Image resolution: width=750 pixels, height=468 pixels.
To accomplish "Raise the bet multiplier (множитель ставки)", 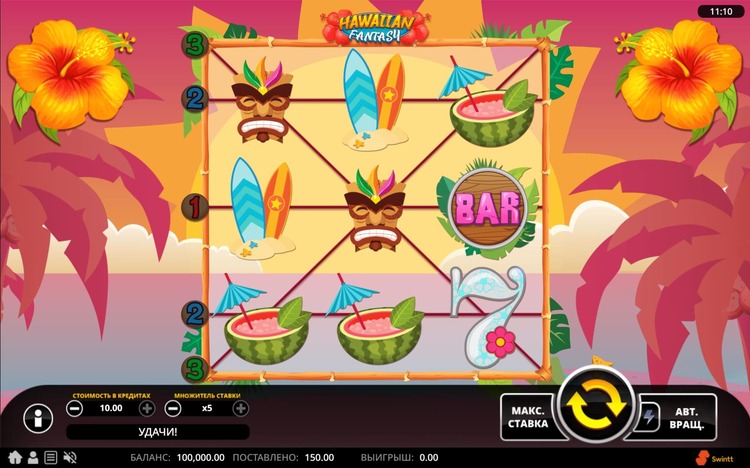I will pos(241,408).
